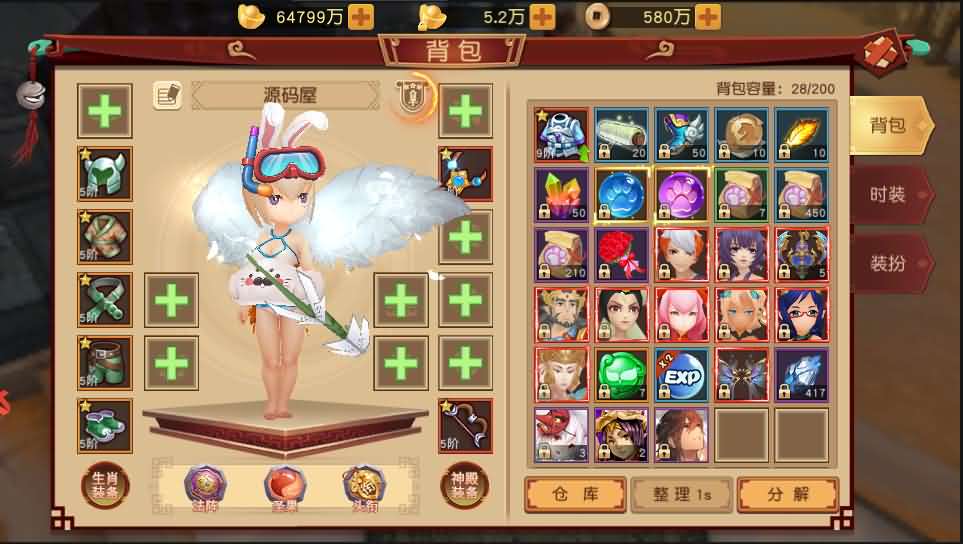The image size is (963, 544).
Task: Open the 装扮 tab
Action: [x=889, y=264]
